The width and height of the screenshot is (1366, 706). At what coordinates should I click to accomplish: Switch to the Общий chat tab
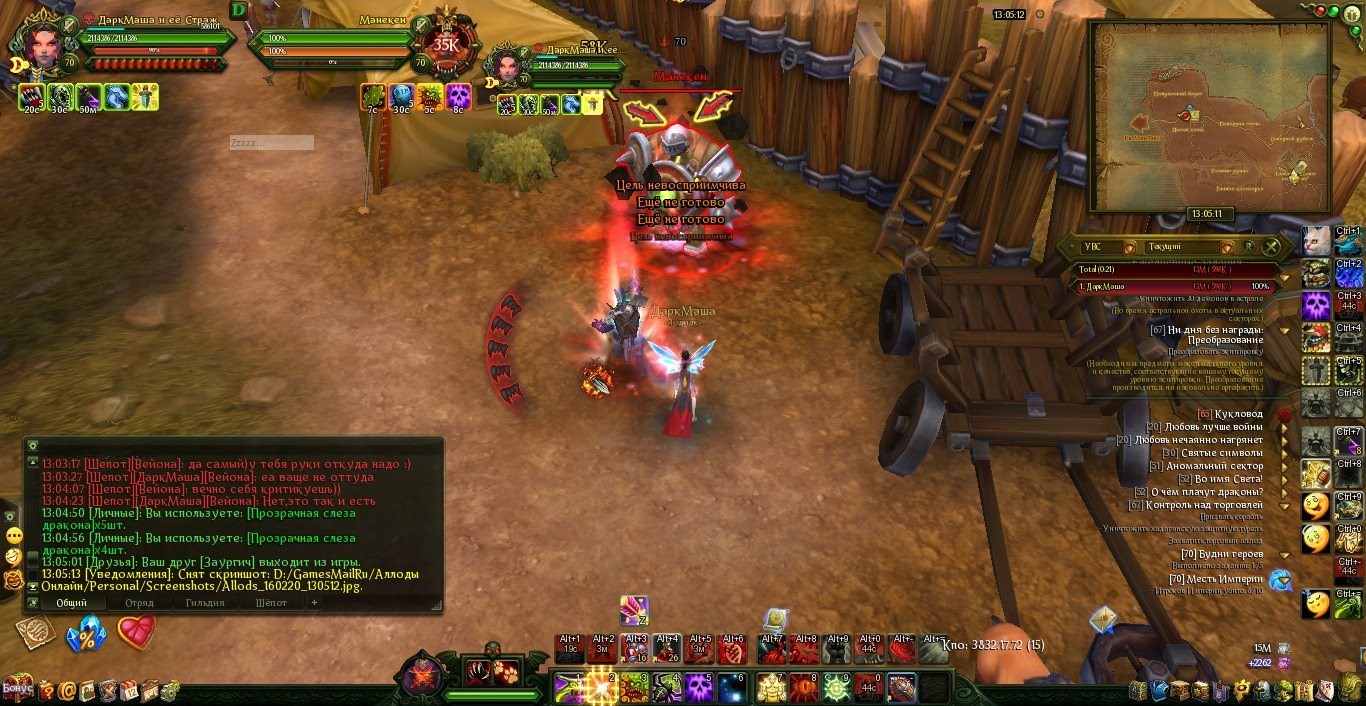coord(71,603)
